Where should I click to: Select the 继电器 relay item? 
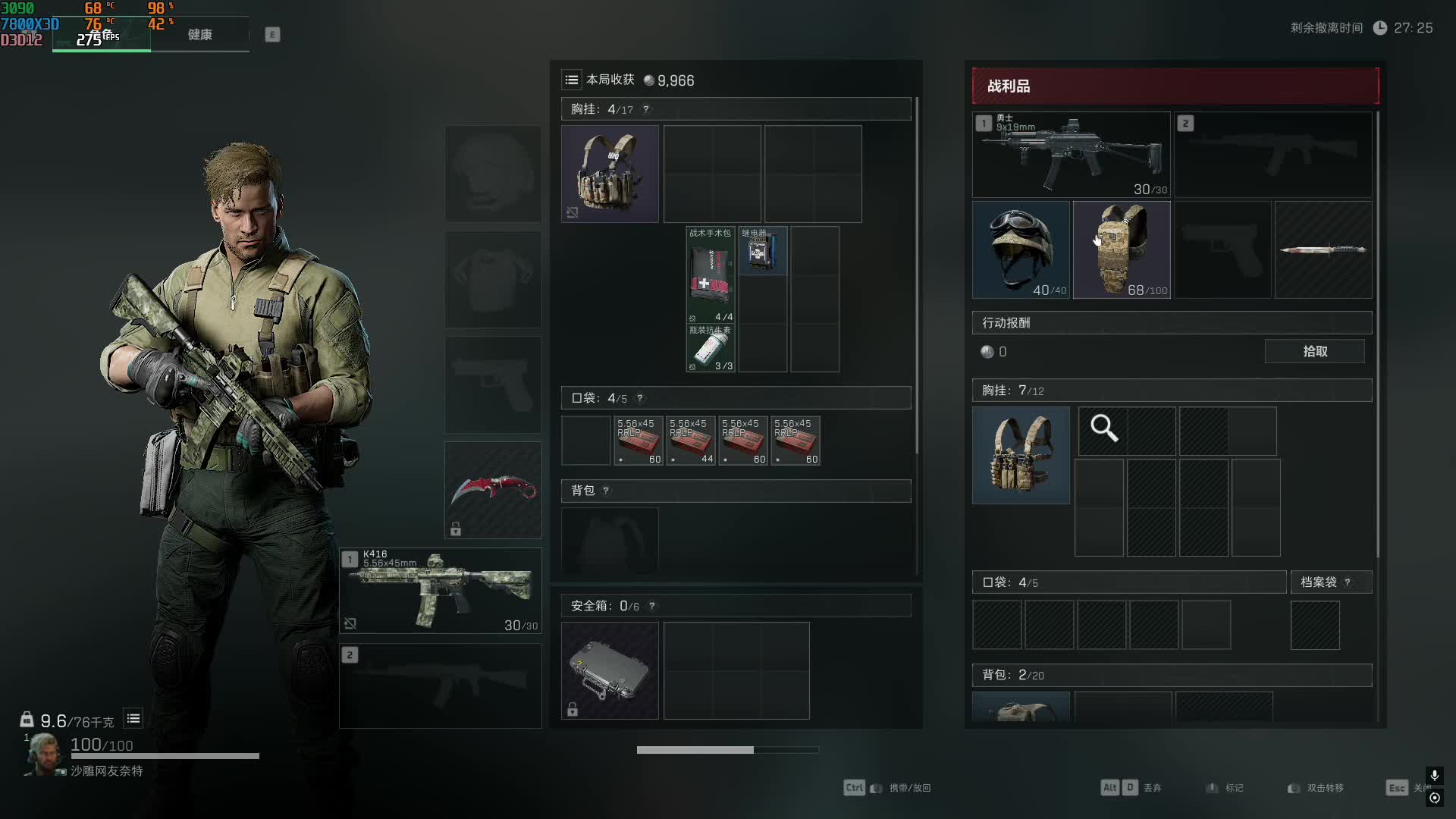click(x=762, y=251)
